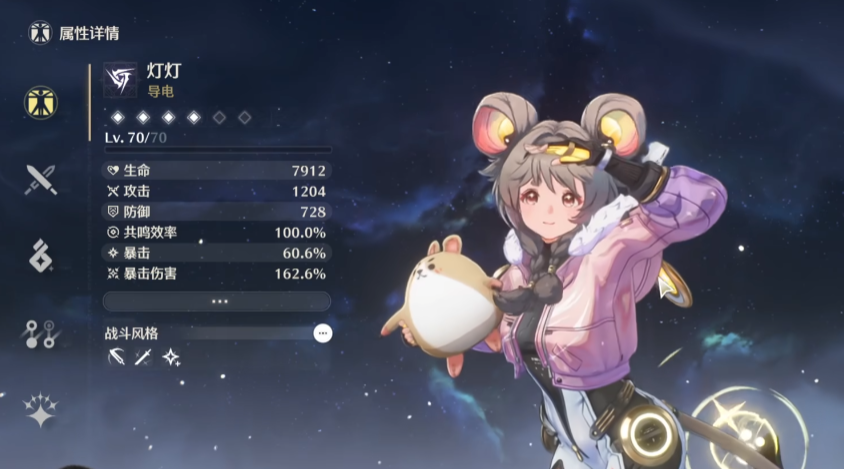844x469 pixels.
Task: Switch to the crossed swords weapon tab
Action: coord(41,179)
